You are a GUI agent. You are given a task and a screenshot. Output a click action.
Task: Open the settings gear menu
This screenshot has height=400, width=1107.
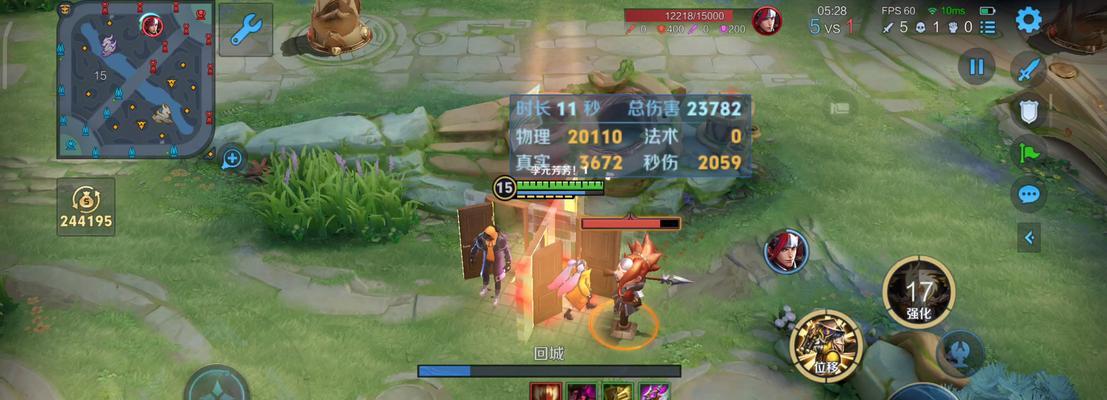pyautogui.click(x=1028, y=19)
